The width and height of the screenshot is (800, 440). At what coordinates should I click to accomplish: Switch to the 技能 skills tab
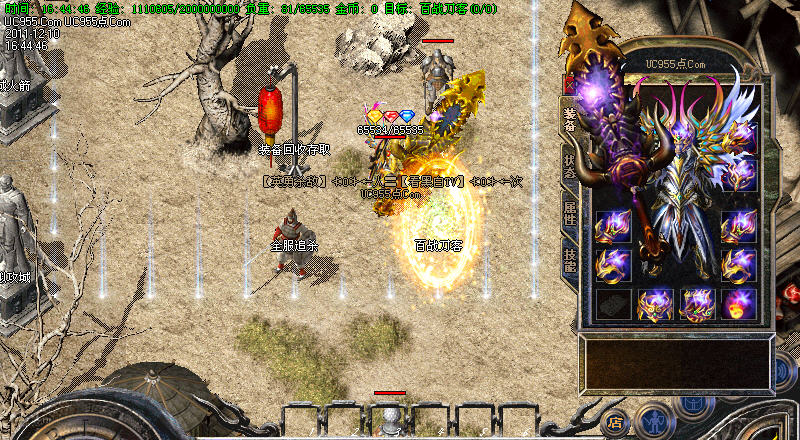[569, 259]
